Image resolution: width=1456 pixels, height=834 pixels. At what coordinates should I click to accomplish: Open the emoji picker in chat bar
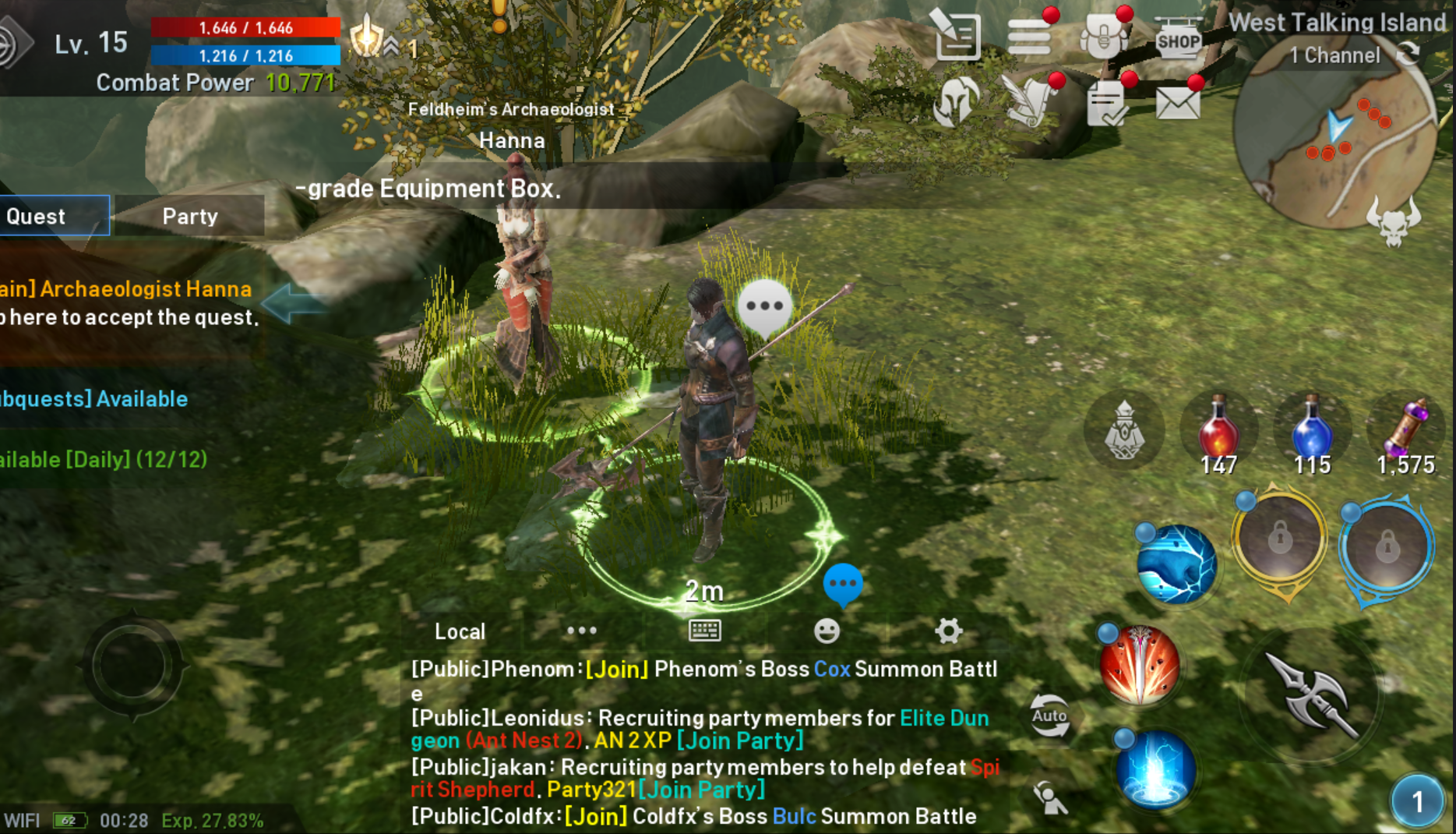click(828, 630)
